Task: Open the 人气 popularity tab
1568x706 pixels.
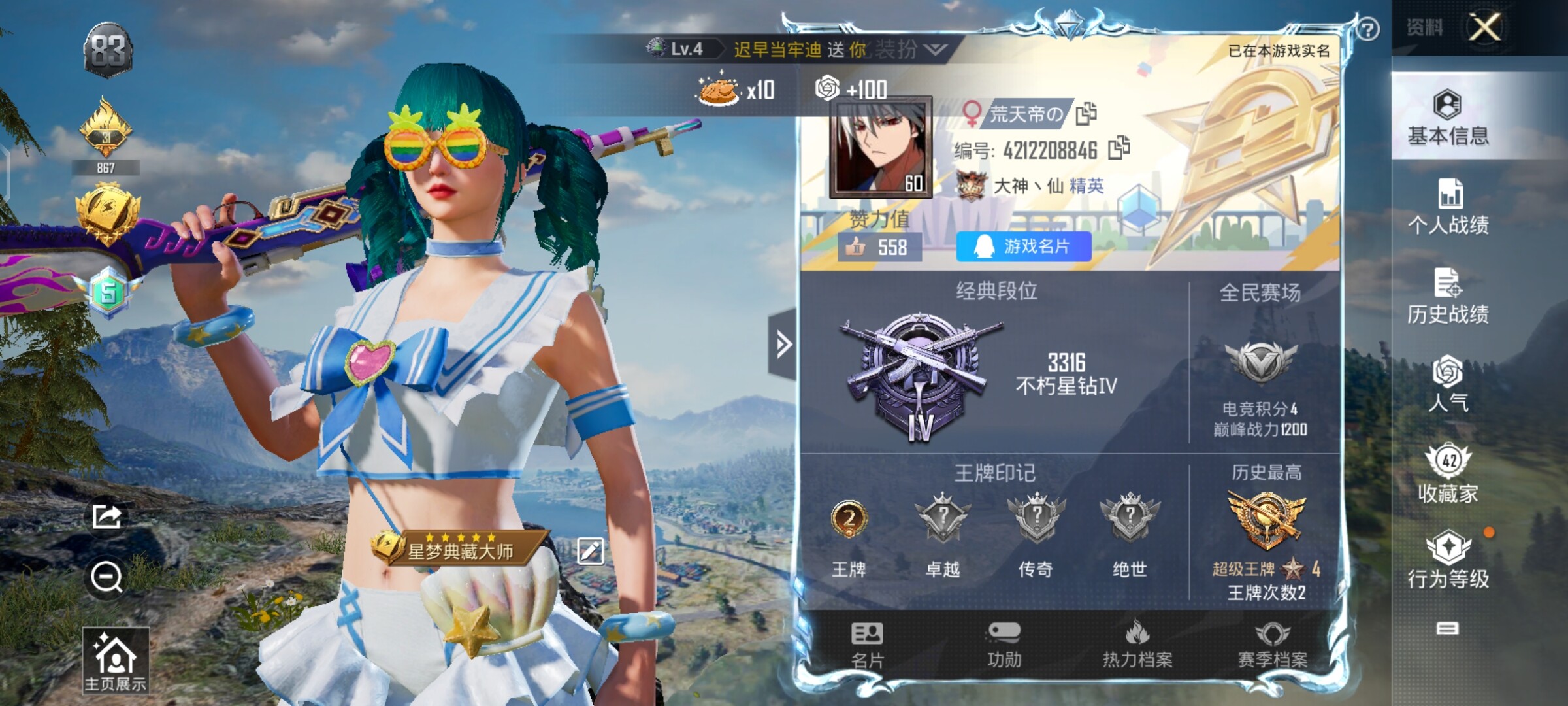Action: coord(1448,384)
